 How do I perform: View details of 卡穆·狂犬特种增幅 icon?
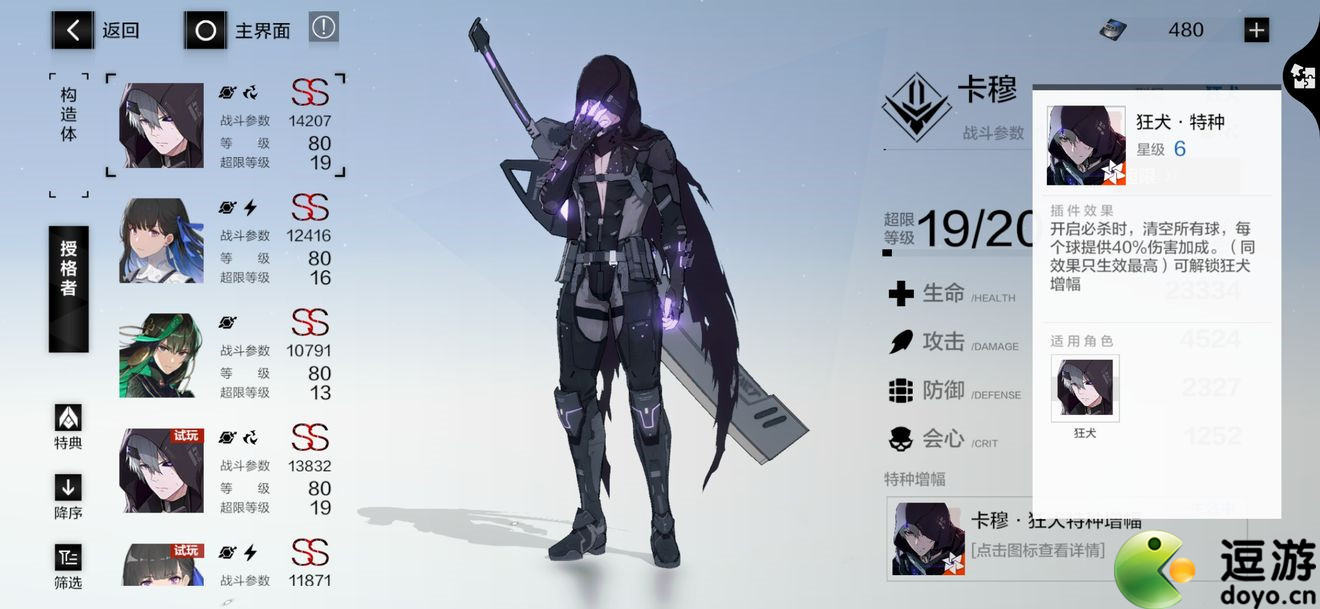(x=928, y=539)
